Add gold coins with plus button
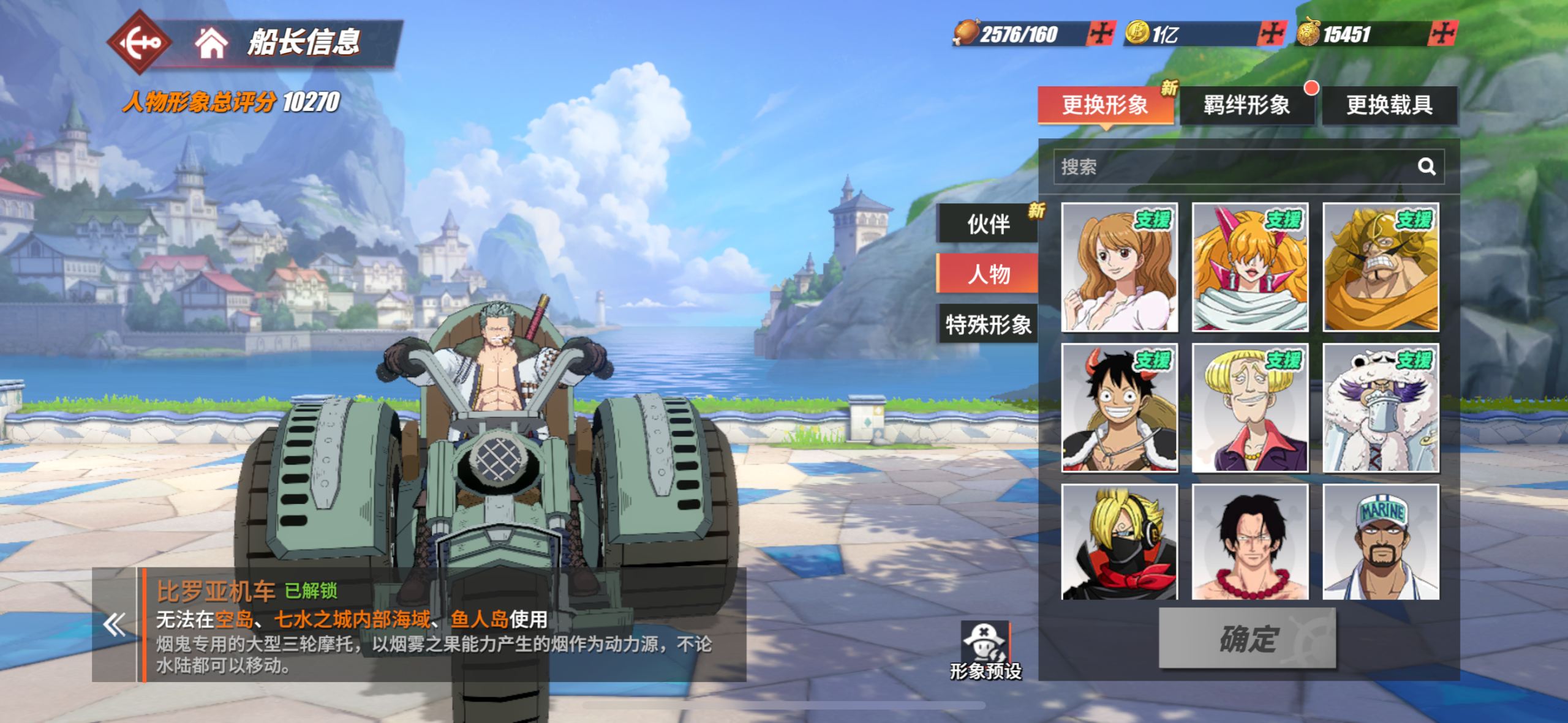 1272,34
